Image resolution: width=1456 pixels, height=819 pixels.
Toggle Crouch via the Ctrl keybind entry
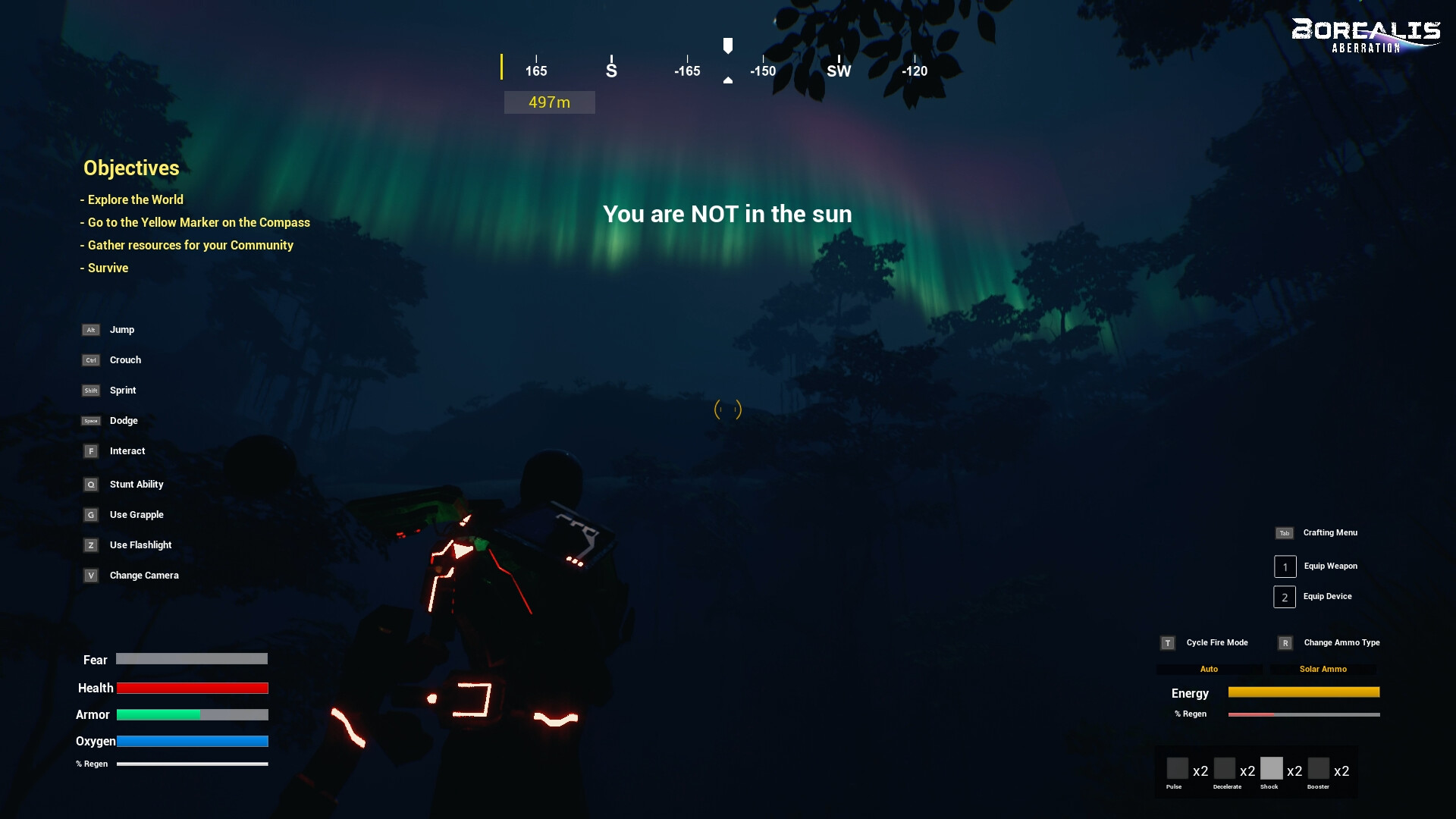coord(91,360)
